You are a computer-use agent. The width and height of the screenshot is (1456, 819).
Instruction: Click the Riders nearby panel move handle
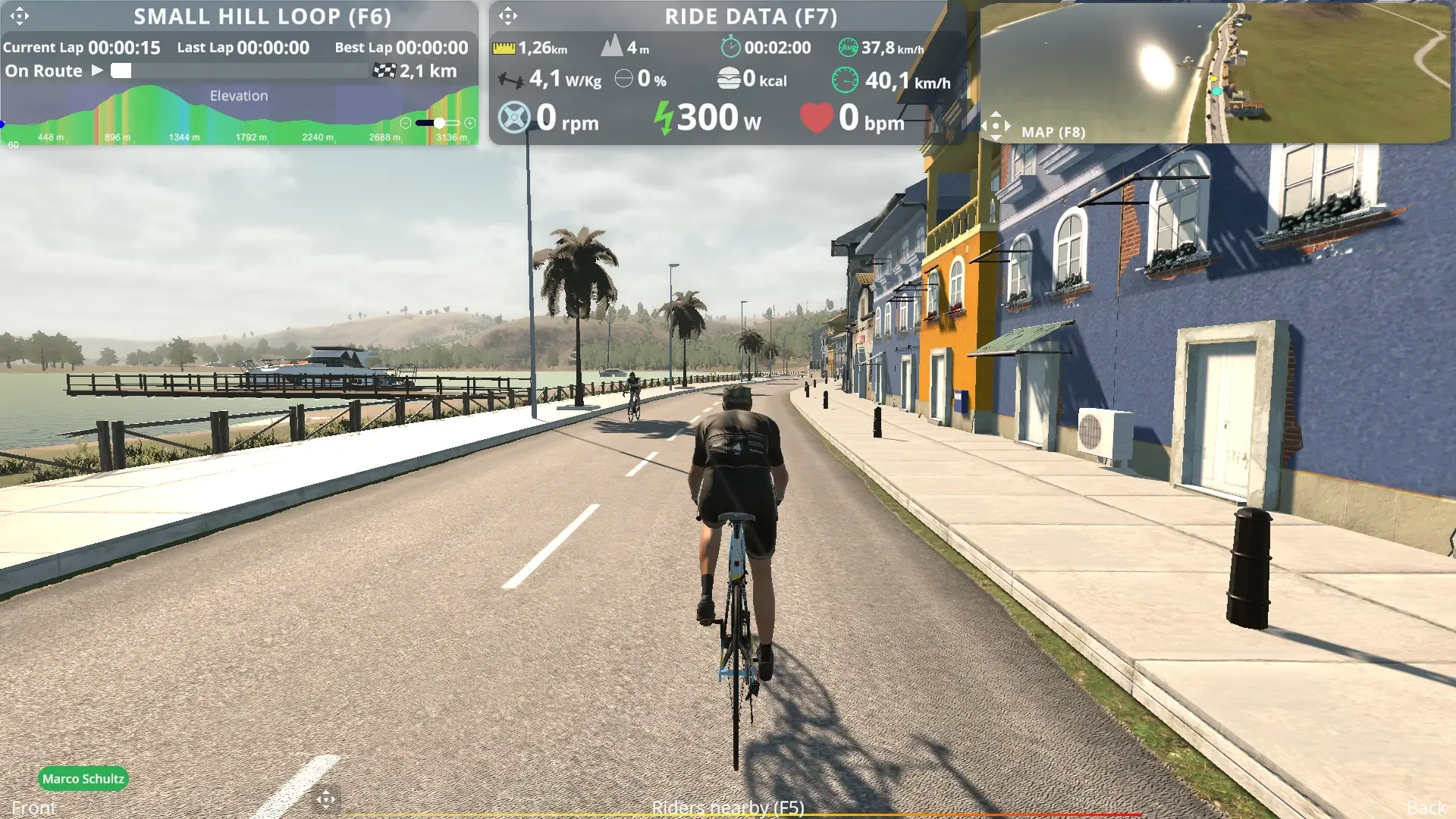coord(326,799)
